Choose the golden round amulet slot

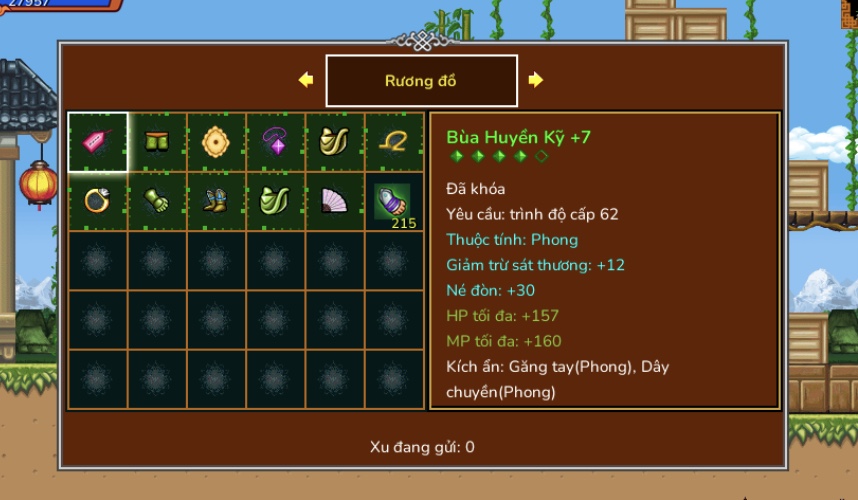(216, 142)
